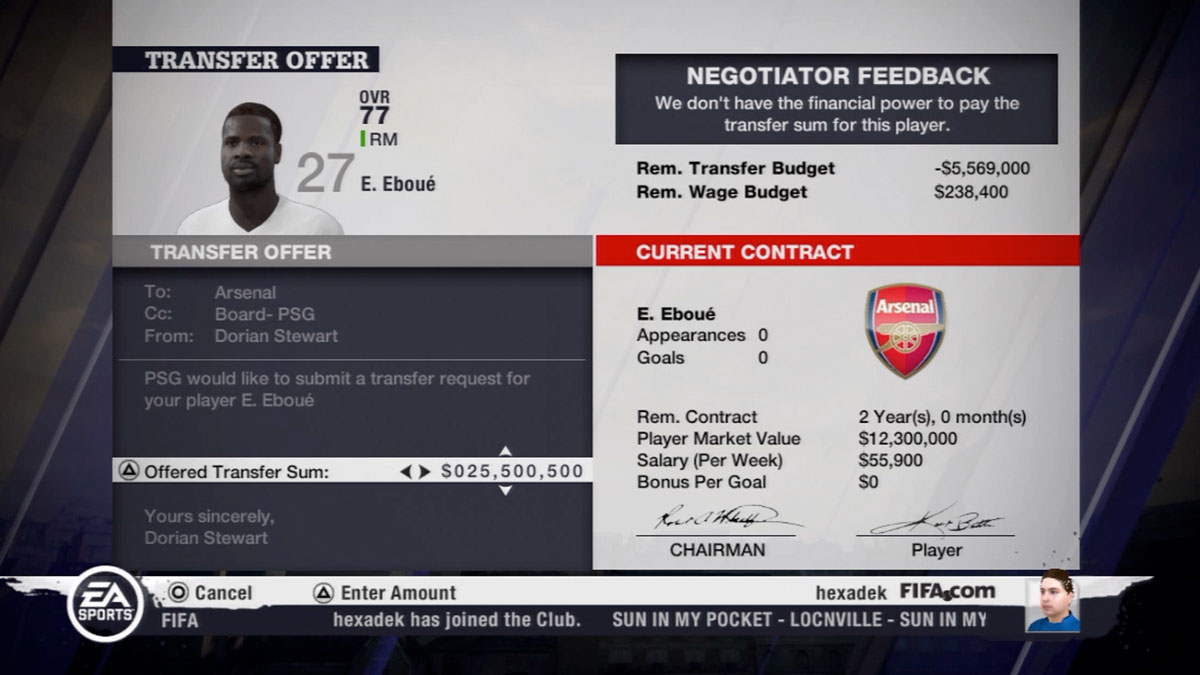Click the left arrow beside the offered sum
Screen dimensions: 1200x675
(406, 471)
